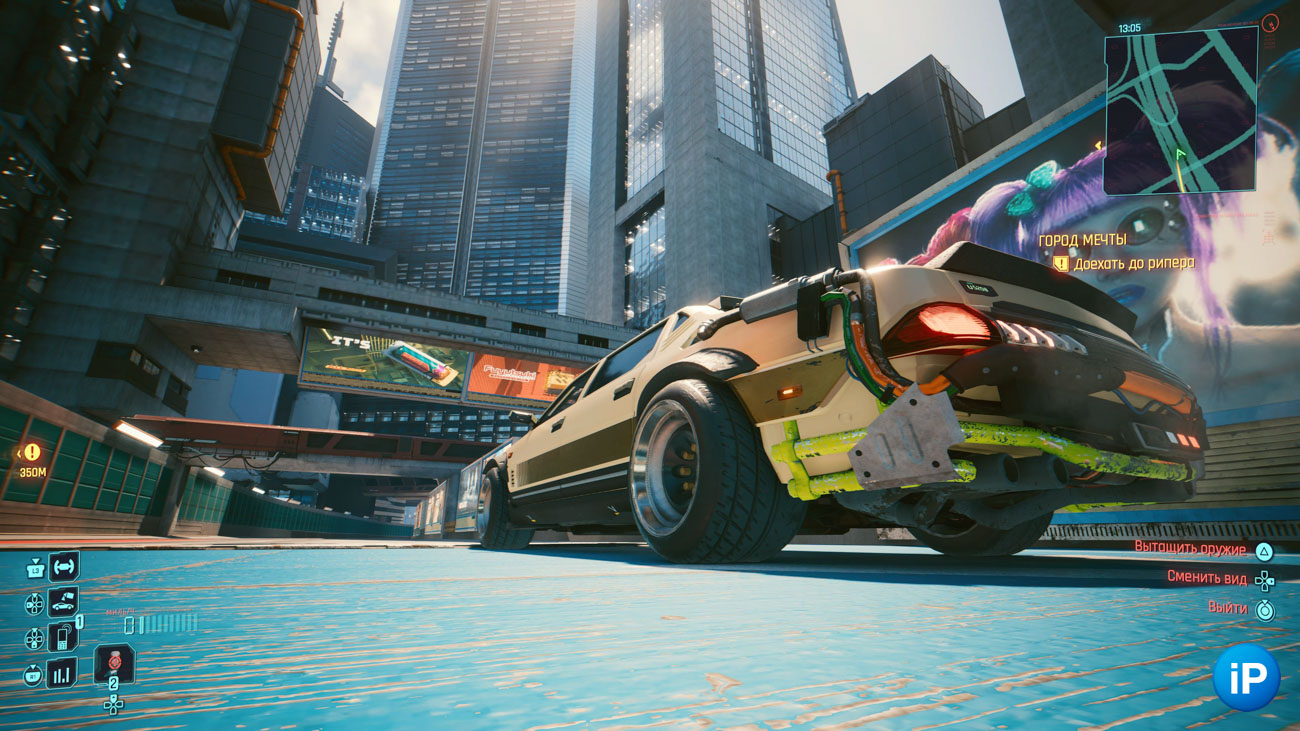Select the red consumable quick-slot item

114,663
